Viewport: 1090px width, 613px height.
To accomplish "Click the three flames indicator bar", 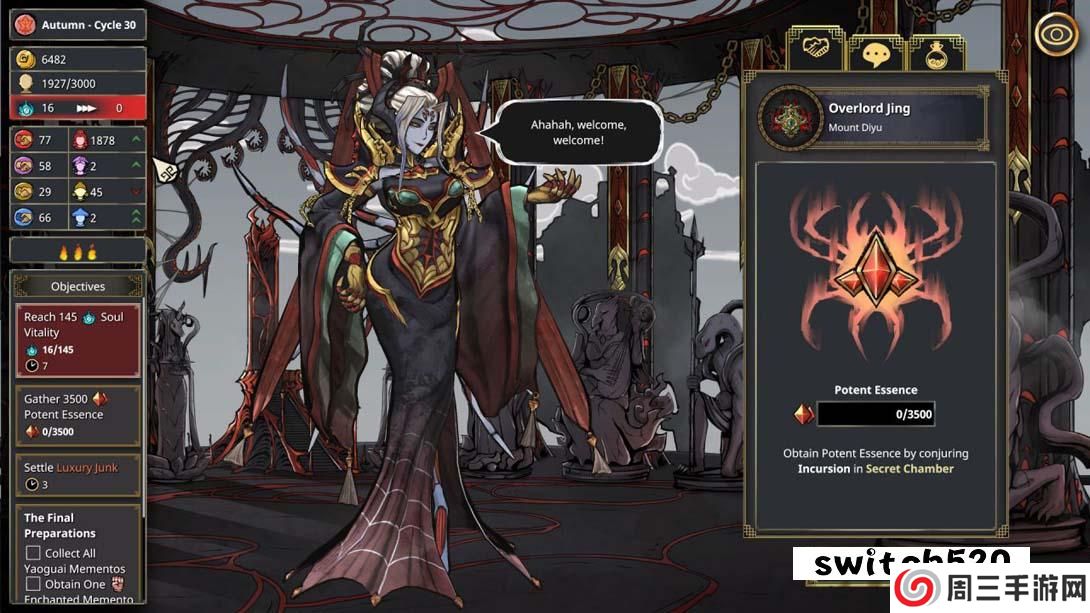I will coord(78,251).
